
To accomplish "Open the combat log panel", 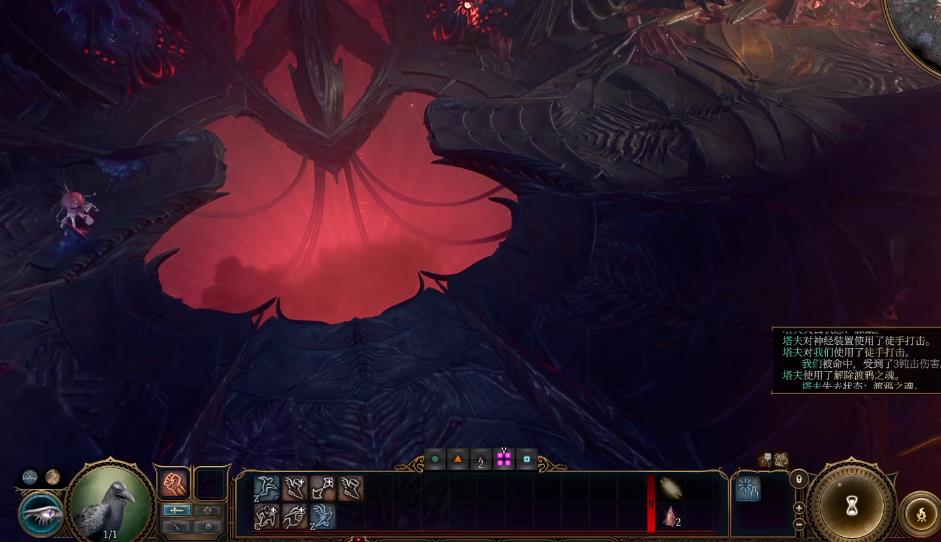I will [855, 359].
